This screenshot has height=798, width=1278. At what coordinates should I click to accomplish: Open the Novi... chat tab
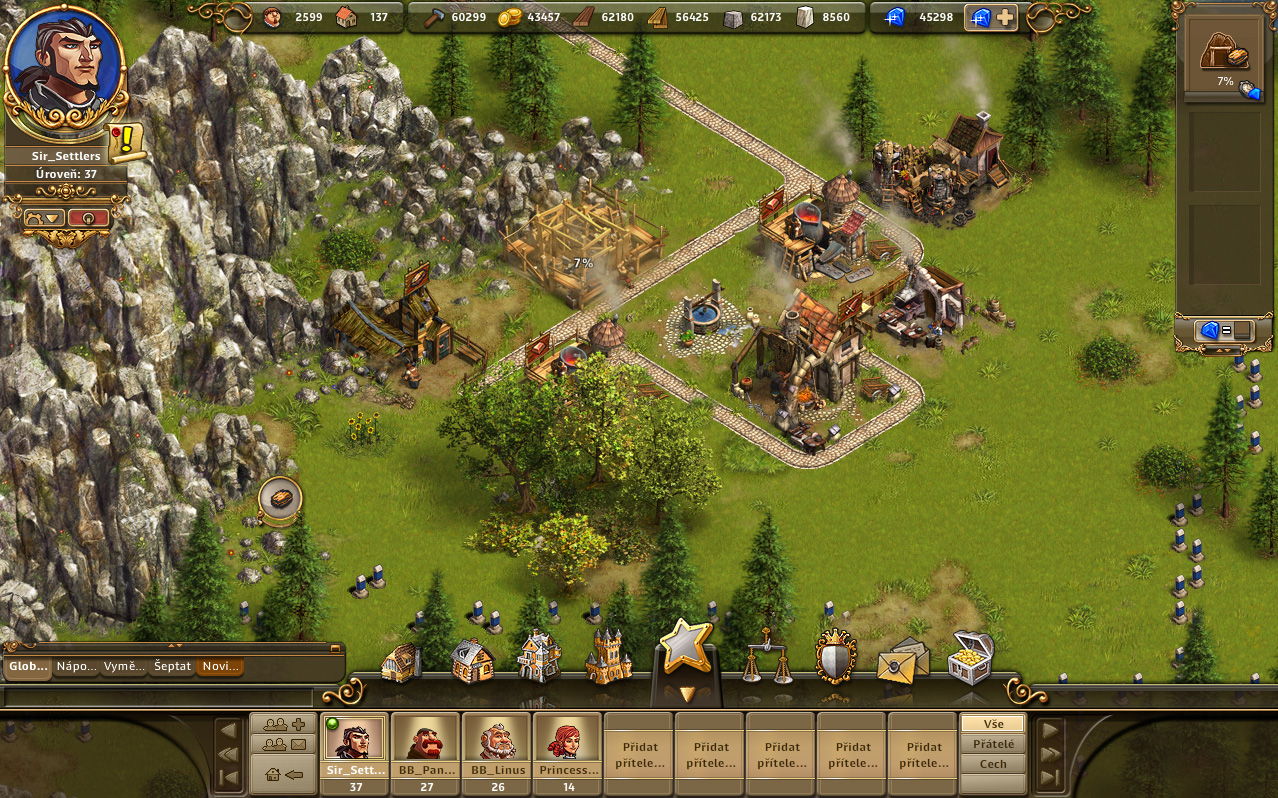pos(219,666)
